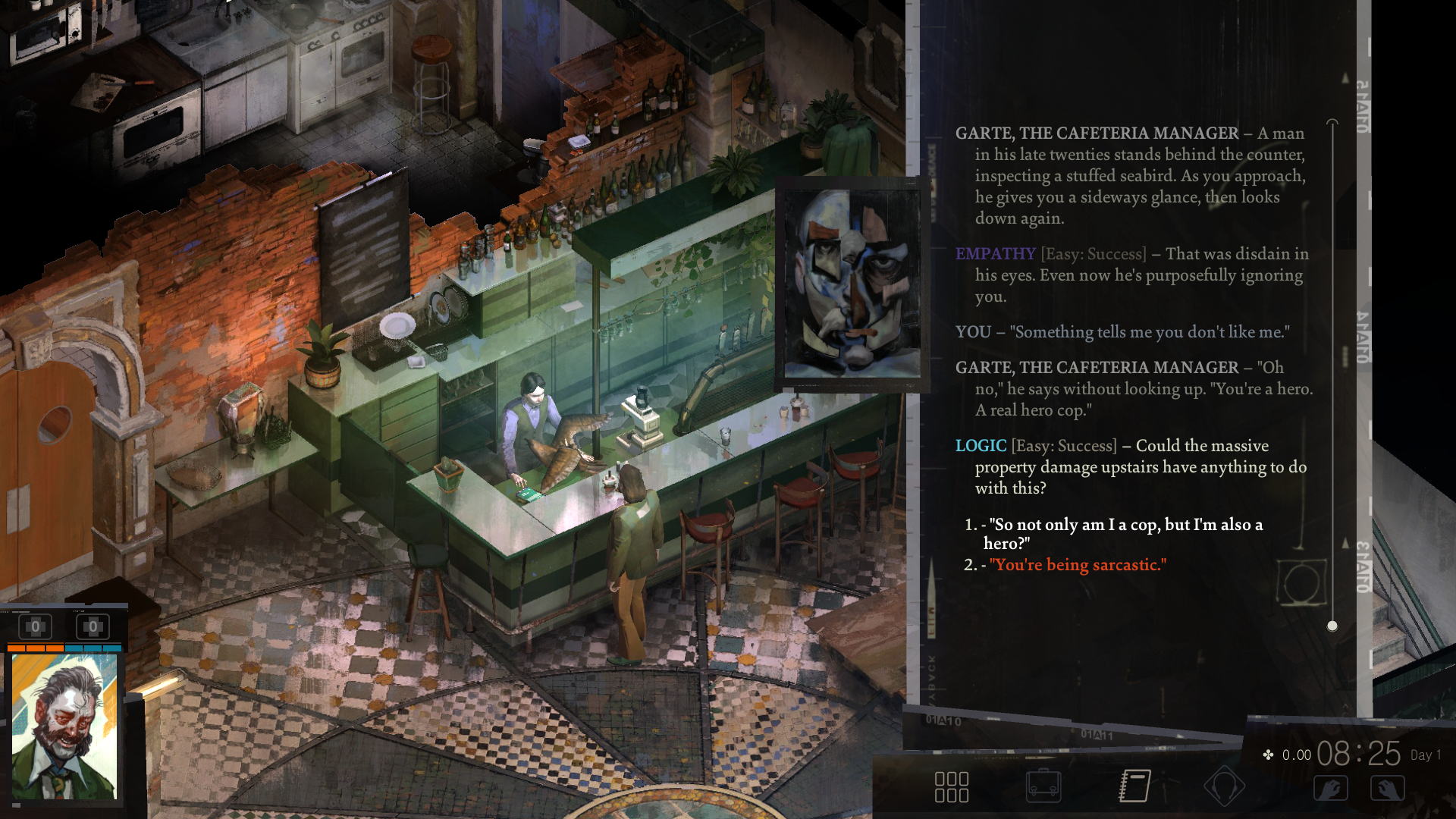1456x819 pixels.
Task: Select the red "You're being sarcastic." reply
Action: pyautogui.click(x=1077, y=565)
